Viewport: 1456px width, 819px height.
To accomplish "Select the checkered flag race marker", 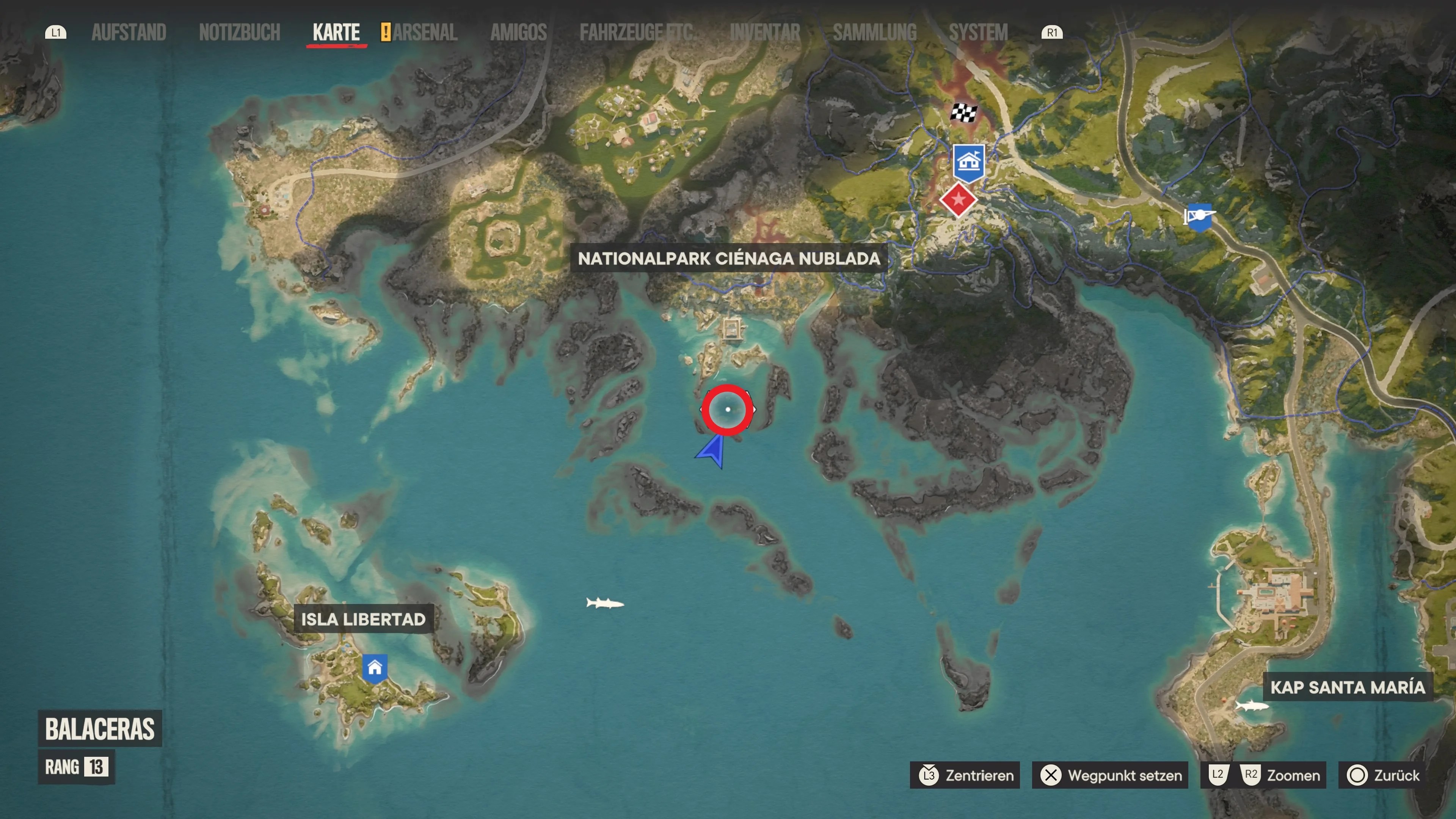I will click(964, 113).
